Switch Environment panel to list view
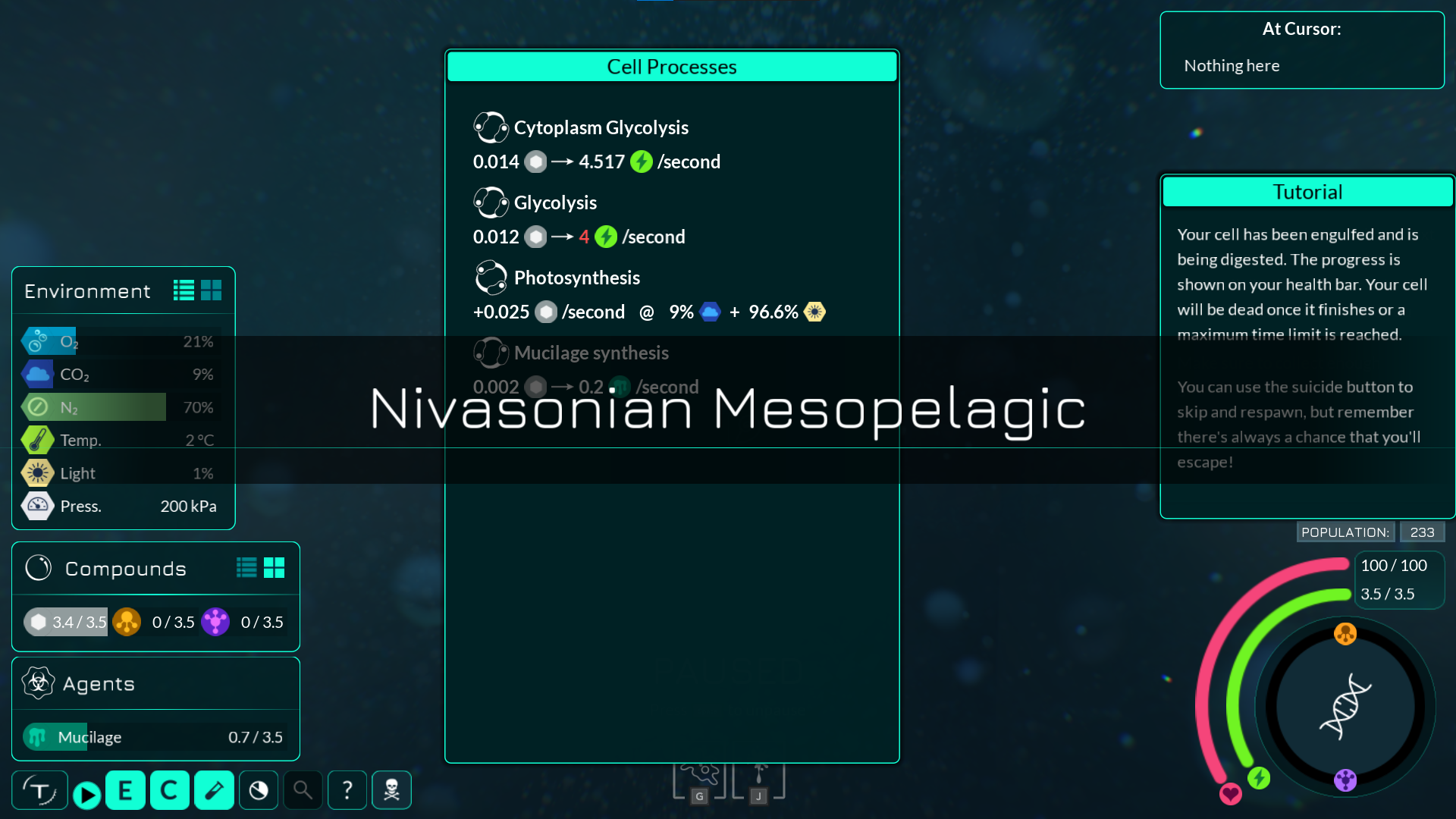The width and height of the screenshot is (1456, 819). (x=182, y=290)
